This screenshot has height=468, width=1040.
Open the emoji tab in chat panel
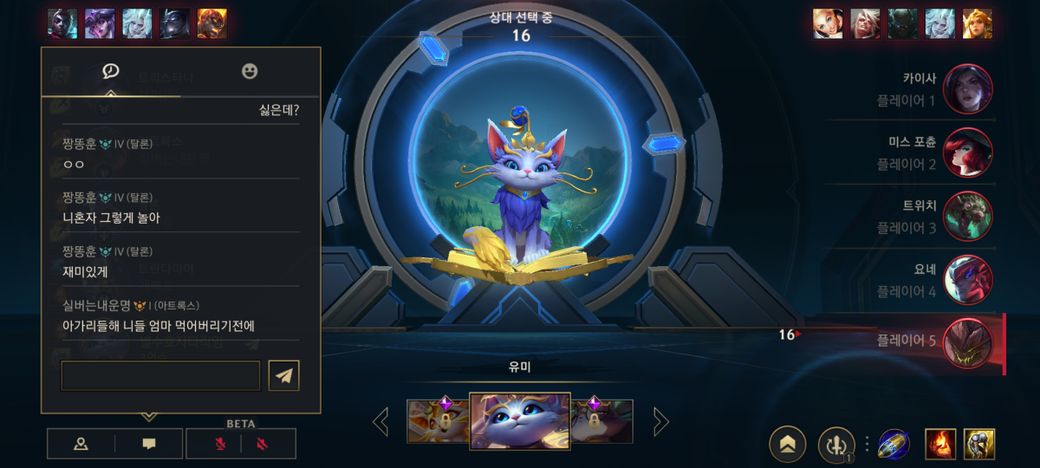point(250,71)
